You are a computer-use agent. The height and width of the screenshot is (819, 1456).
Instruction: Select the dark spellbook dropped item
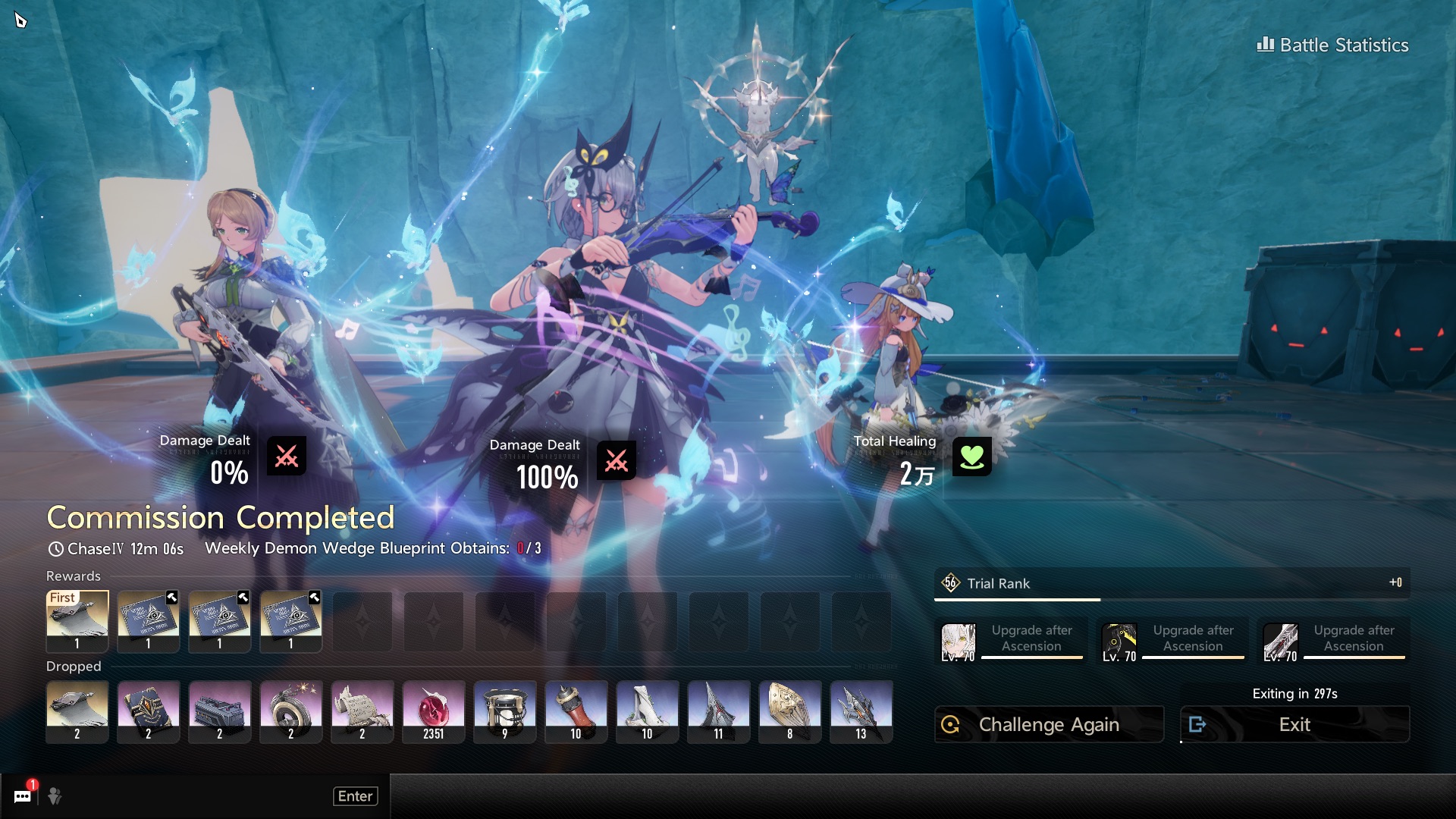(x=149, y=711)
